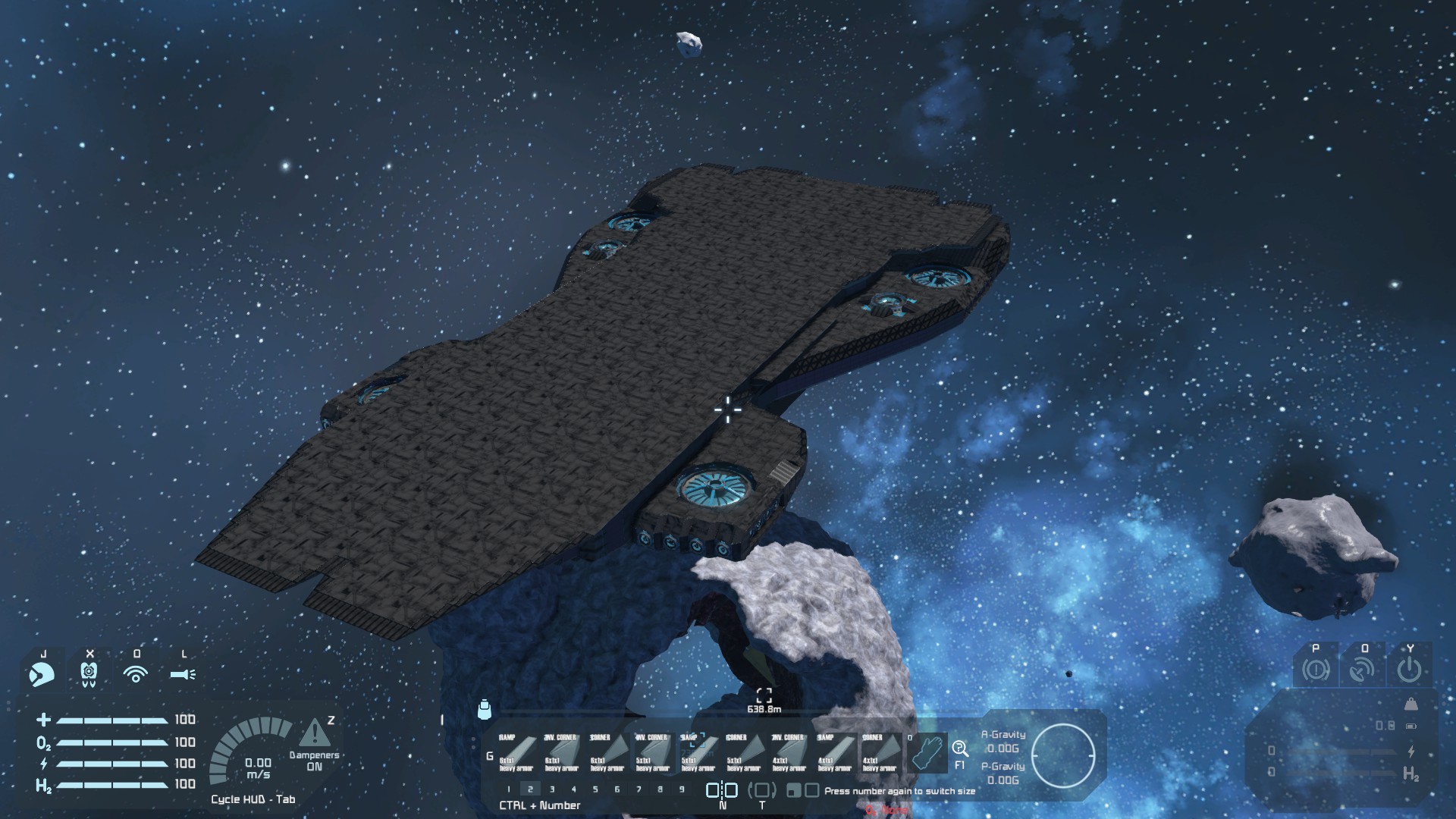
Task: Click the satellite antenna broadcast icon
Action: pyautogui.click(x=1363, y=670)
